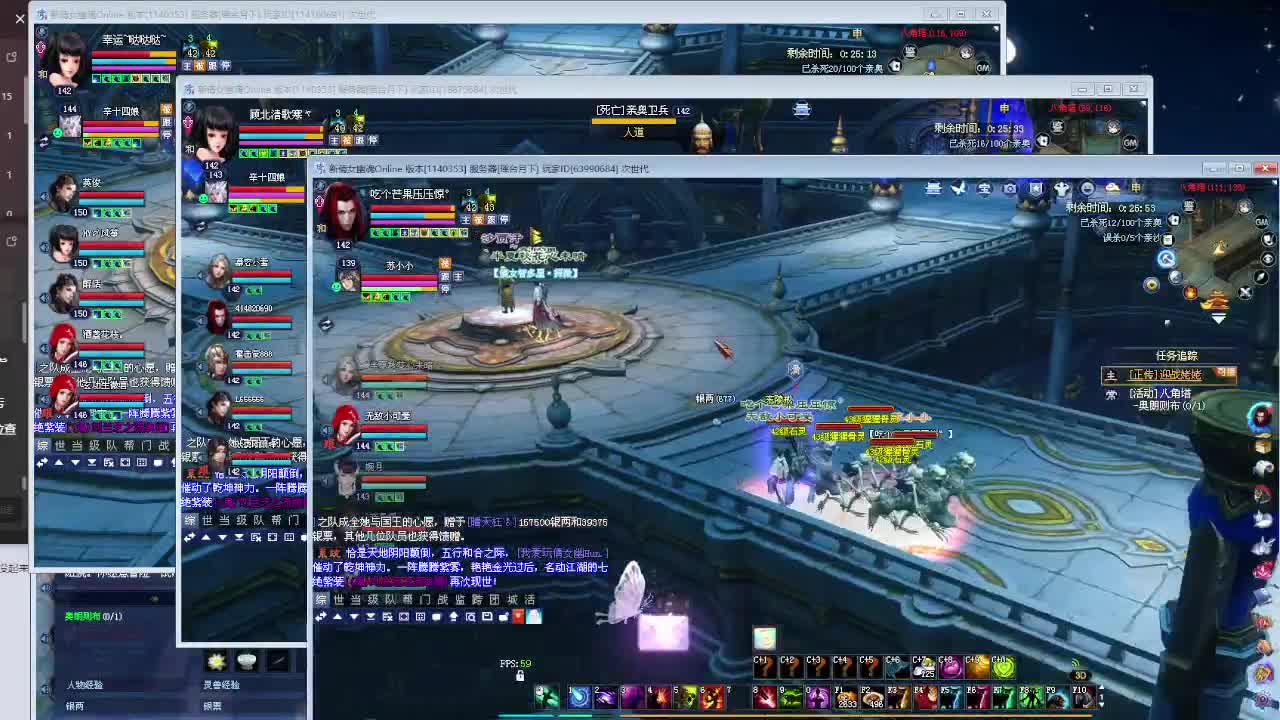Click the red envelope icon in the chat toolbar
This screenshot has width=1280, height=720.
point(518,616)
